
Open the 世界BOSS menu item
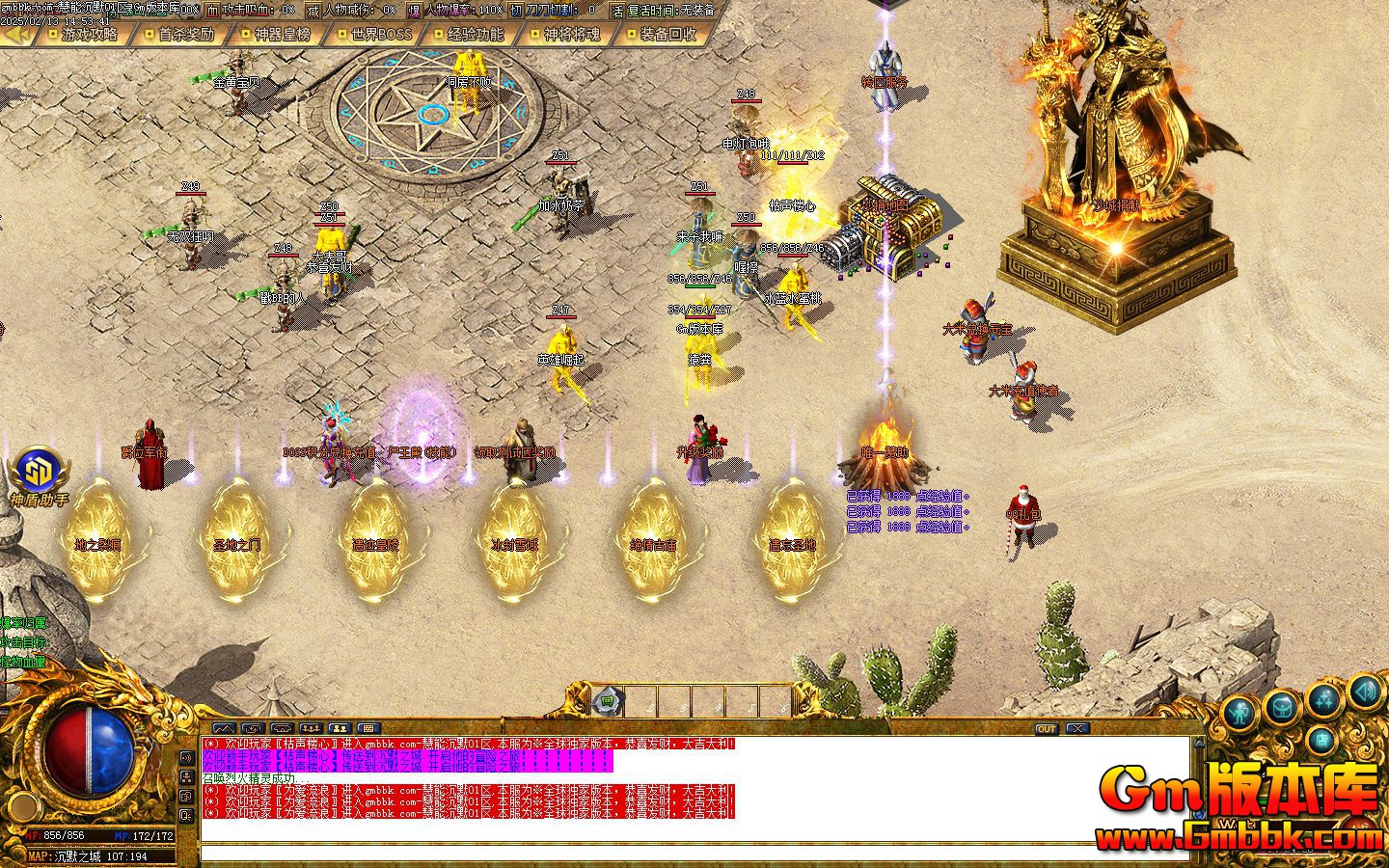tap(383, 34)
